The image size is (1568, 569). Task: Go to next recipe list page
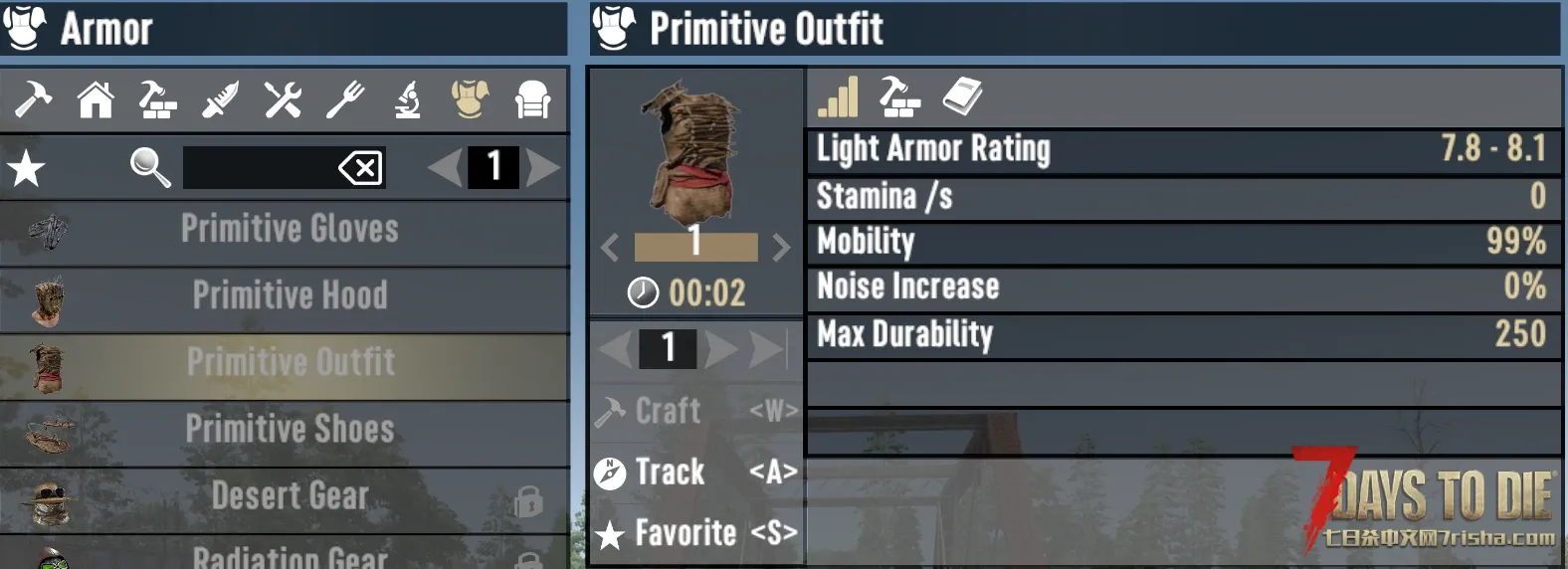point(543,168)
